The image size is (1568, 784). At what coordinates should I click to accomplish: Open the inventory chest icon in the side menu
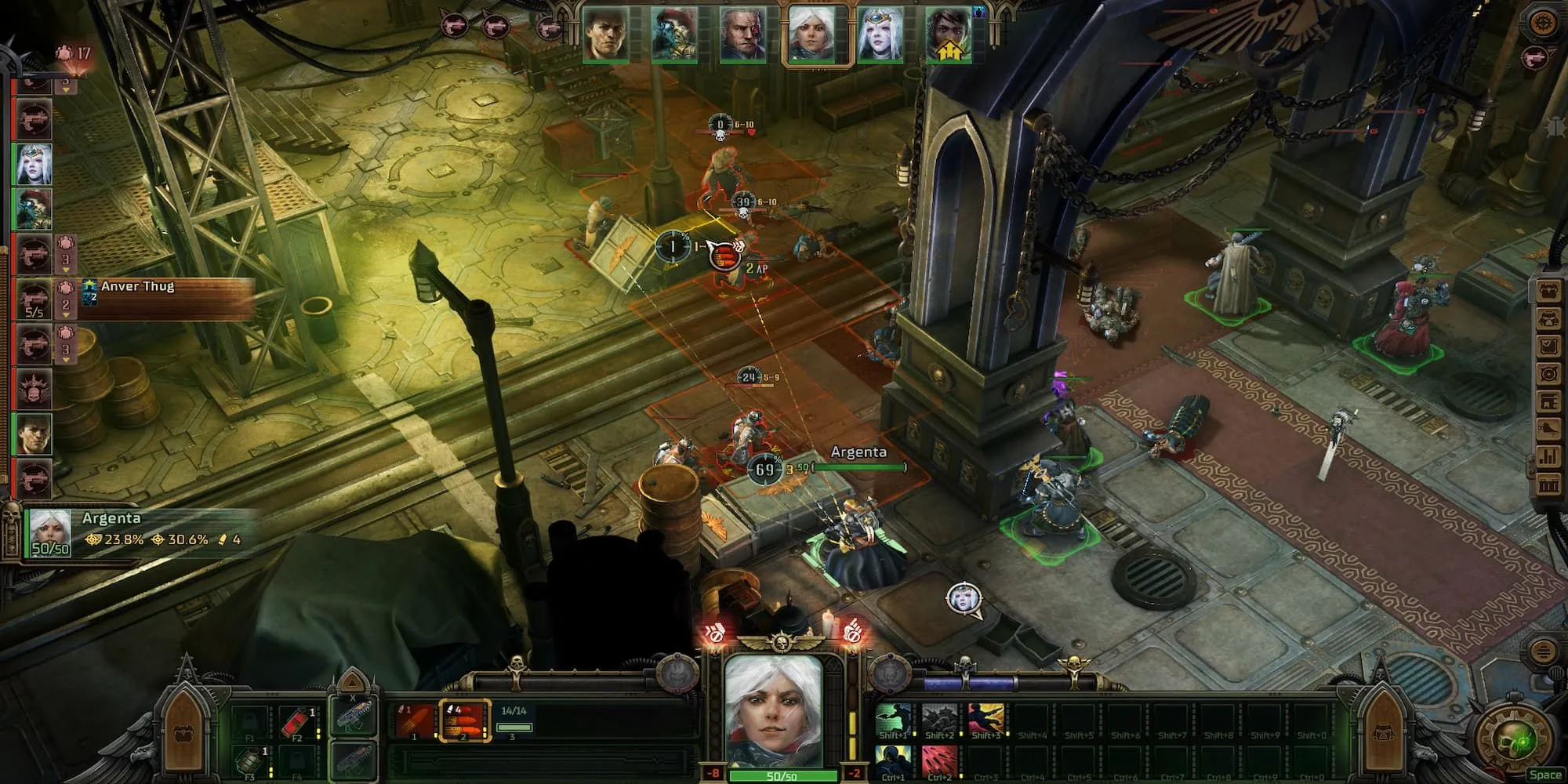1548,292
